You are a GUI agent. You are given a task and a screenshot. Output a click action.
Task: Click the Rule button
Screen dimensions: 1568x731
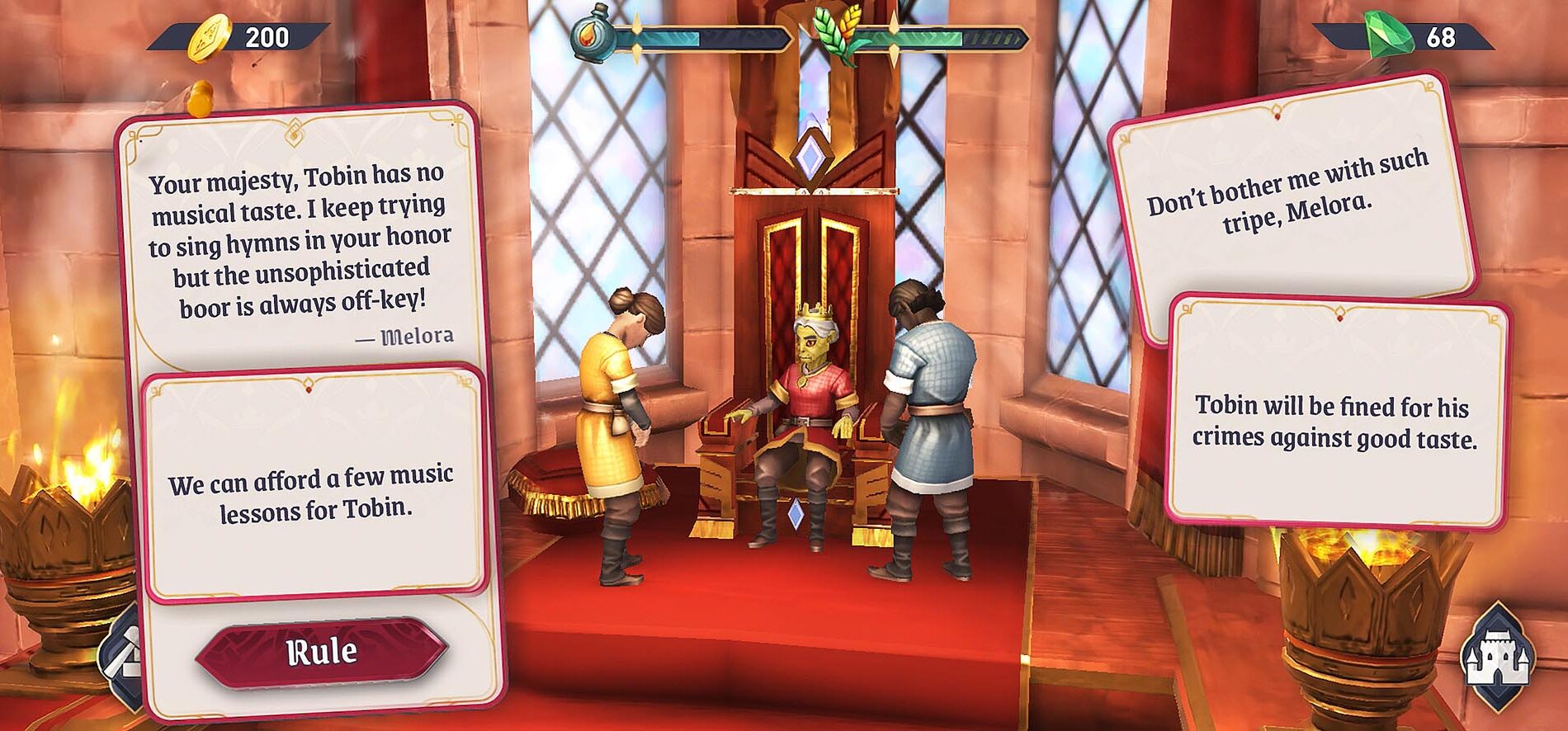pyautogui.click(x=322, y=653)
